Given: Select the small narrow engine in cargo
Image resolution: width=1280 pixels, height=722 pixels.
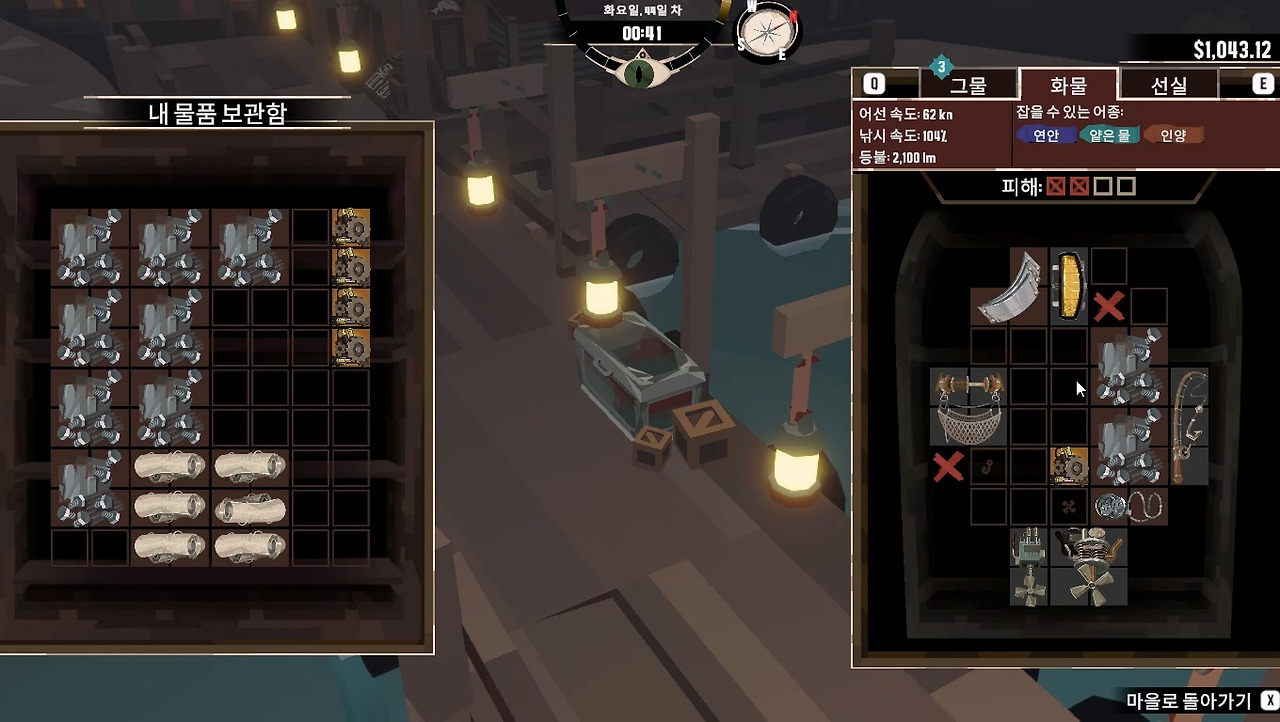Looking at the screenshot, I should pyautogui.click(x=1028, y=566).
